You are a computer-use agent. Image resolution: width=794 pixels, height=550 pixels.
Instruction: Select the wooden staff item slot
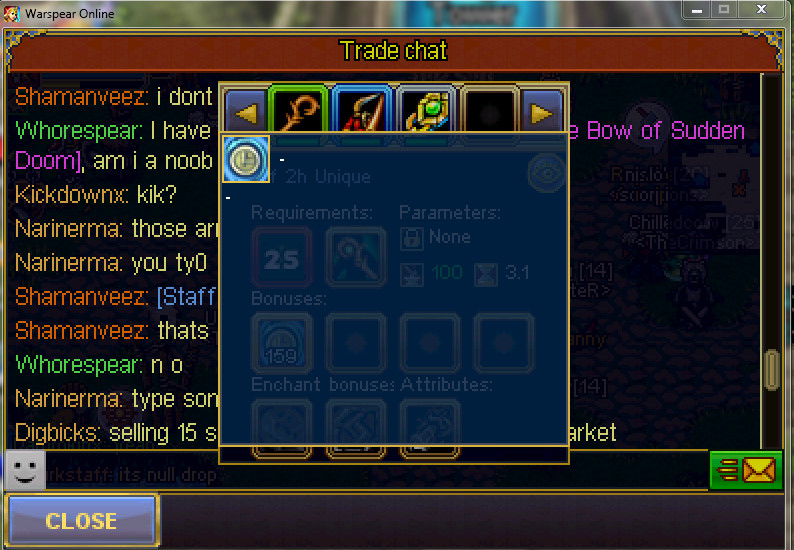click(x=297, y=113)
